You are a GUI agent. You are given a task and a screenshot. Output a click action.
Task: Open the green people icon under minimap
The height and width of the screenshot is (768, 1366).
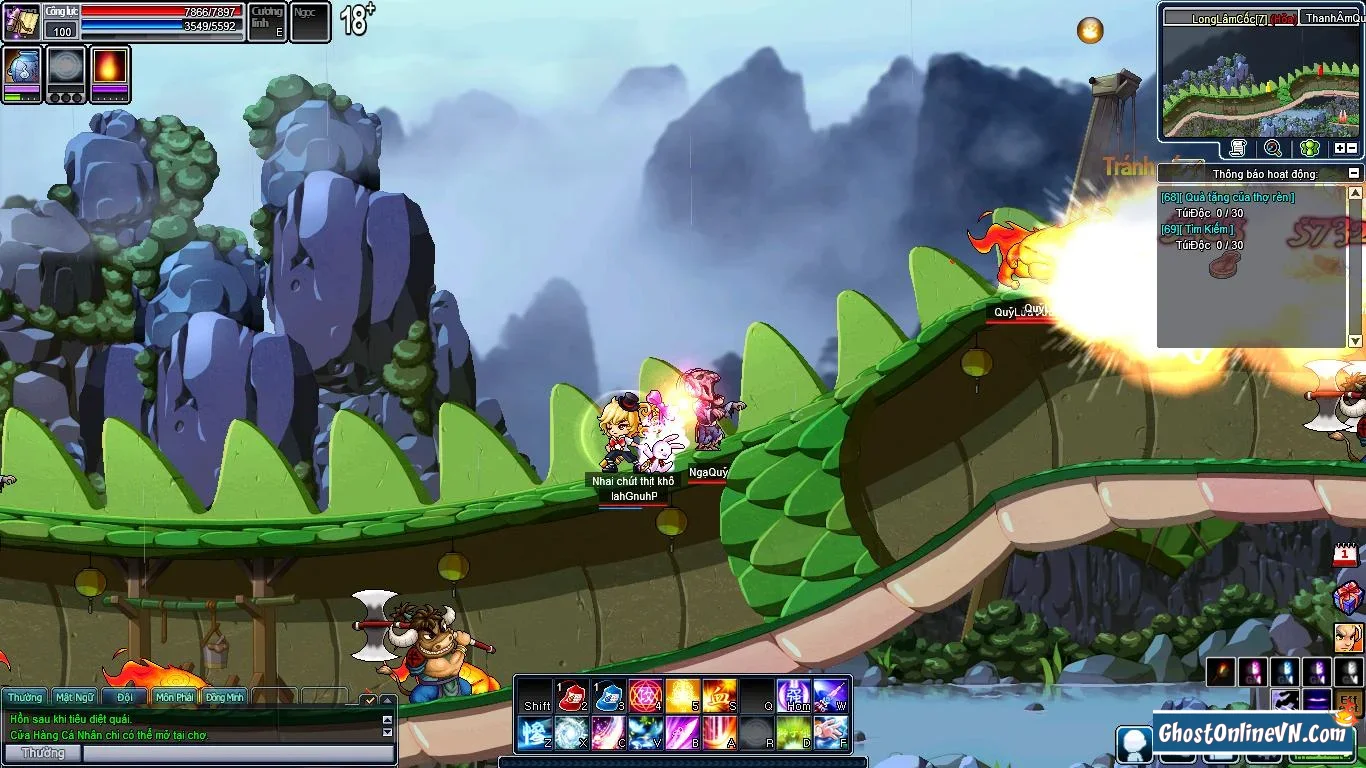(x=1309, y=148)
